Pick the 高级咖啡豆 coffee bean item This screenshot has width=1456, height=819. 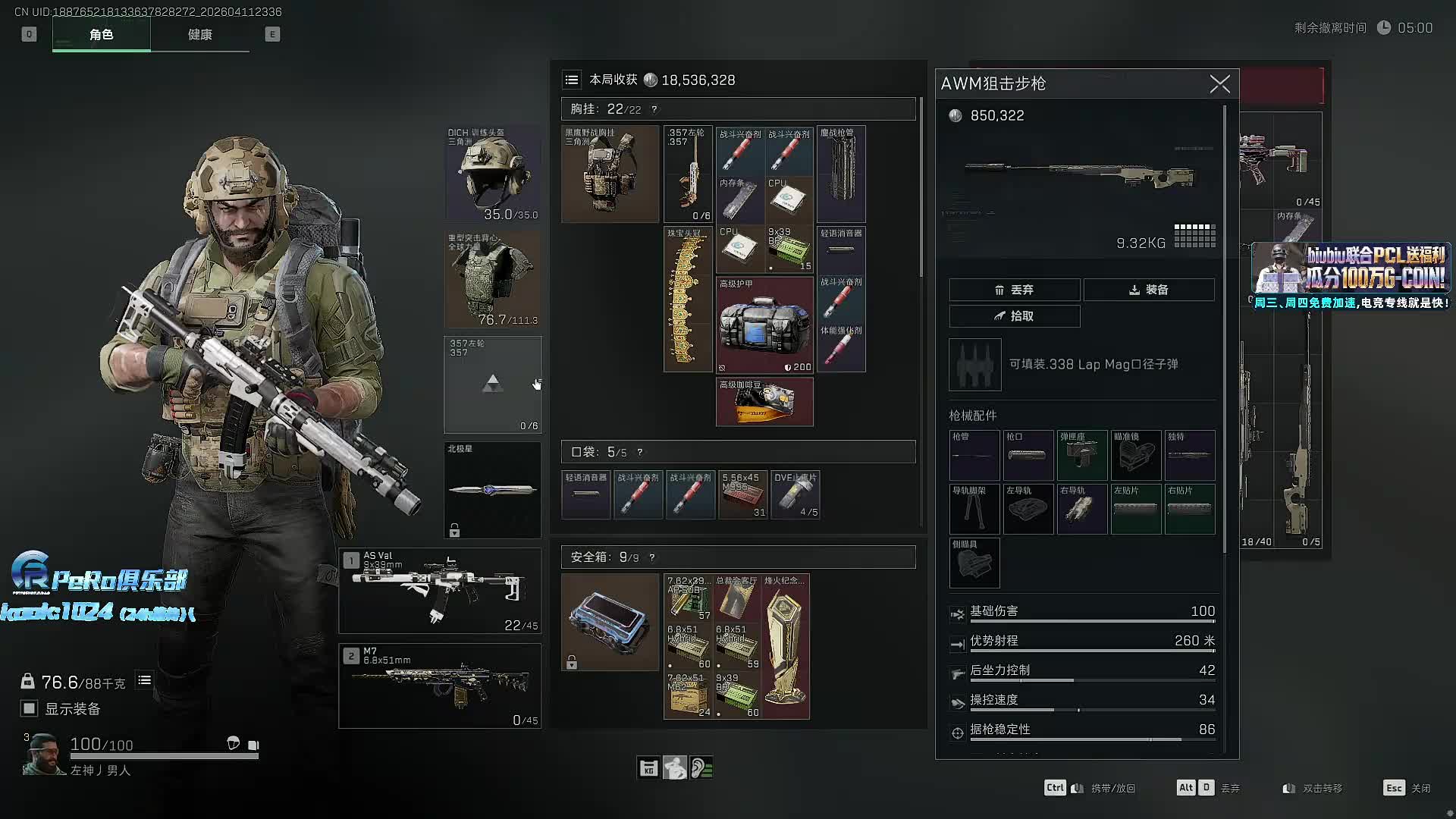(x=764, y=403)
